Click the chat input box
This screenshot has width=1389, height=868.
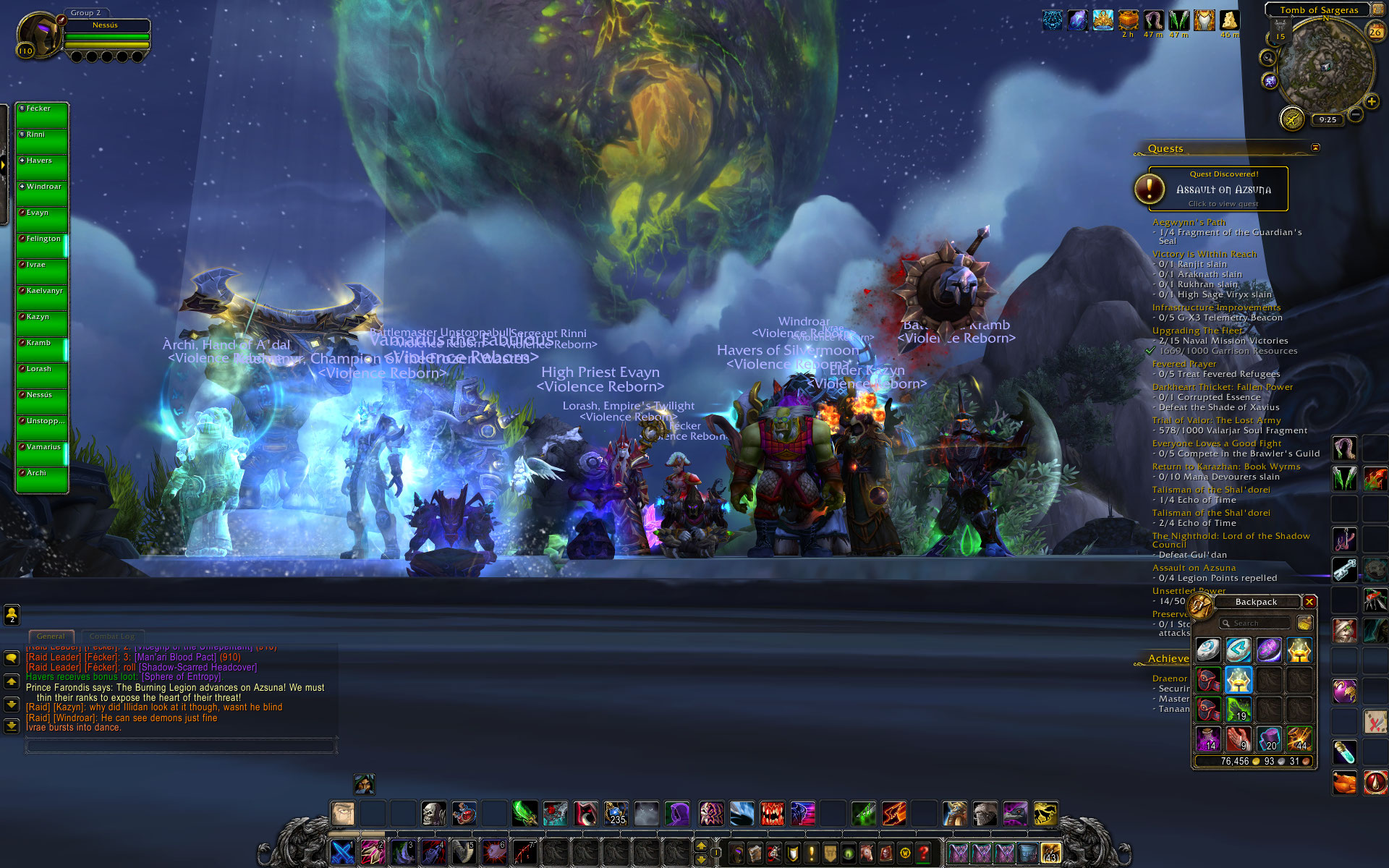pos(181,746)
